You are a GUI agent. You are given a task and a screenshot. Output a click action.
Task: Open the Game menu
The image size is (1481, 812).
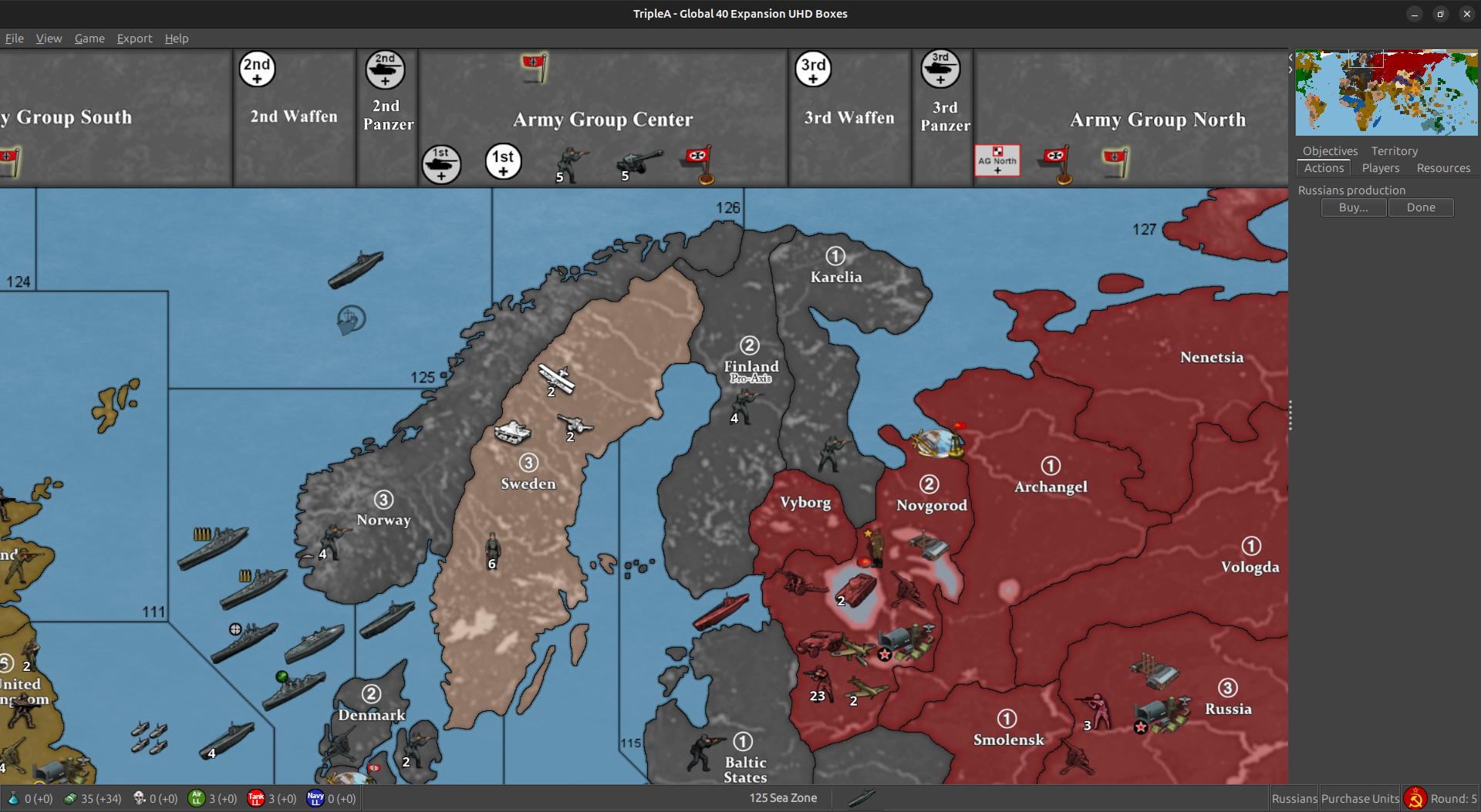point(89,38)
